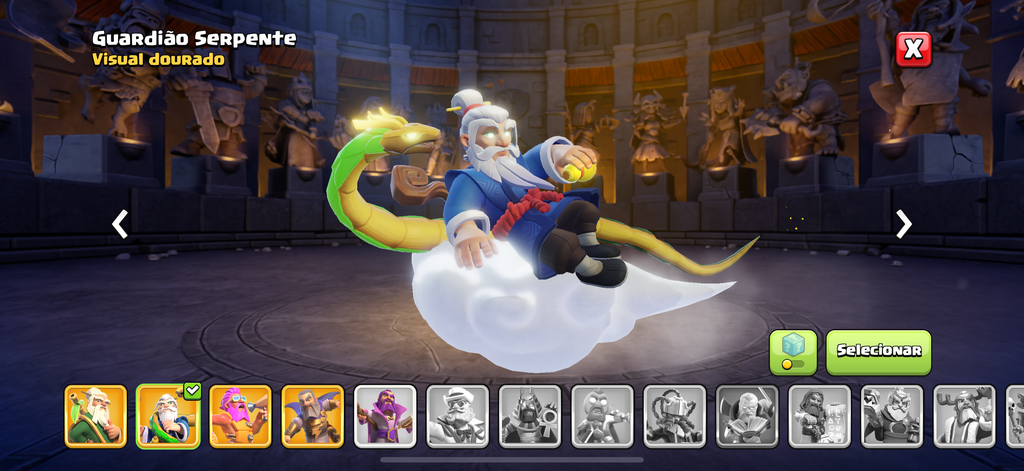This screenshot has width=1024, height=471.
Task: Select the grey warden skin reading a book
Action: [747, 415]
